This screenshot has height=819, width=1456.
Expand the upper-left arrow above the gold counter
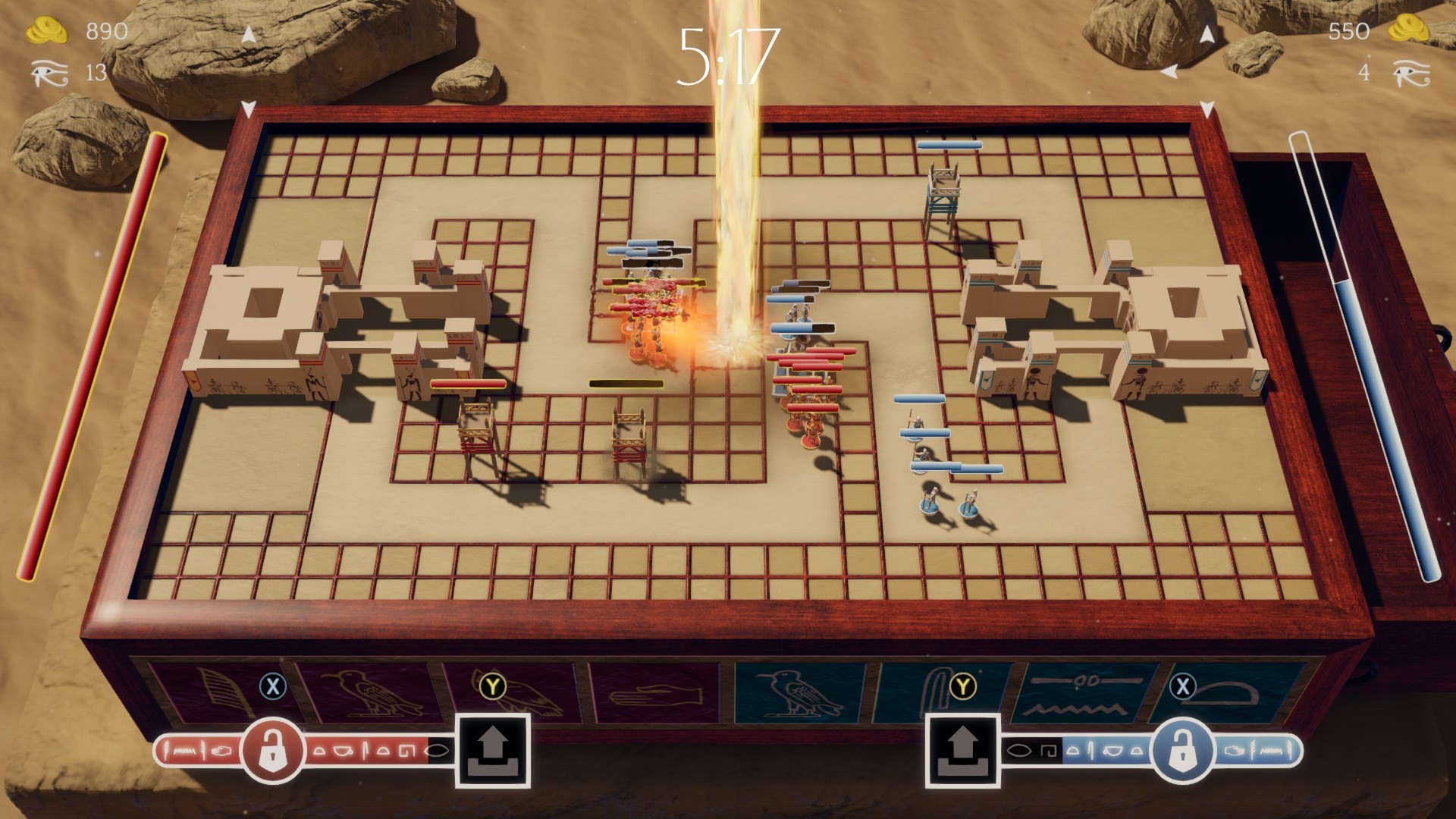point(247,34)
